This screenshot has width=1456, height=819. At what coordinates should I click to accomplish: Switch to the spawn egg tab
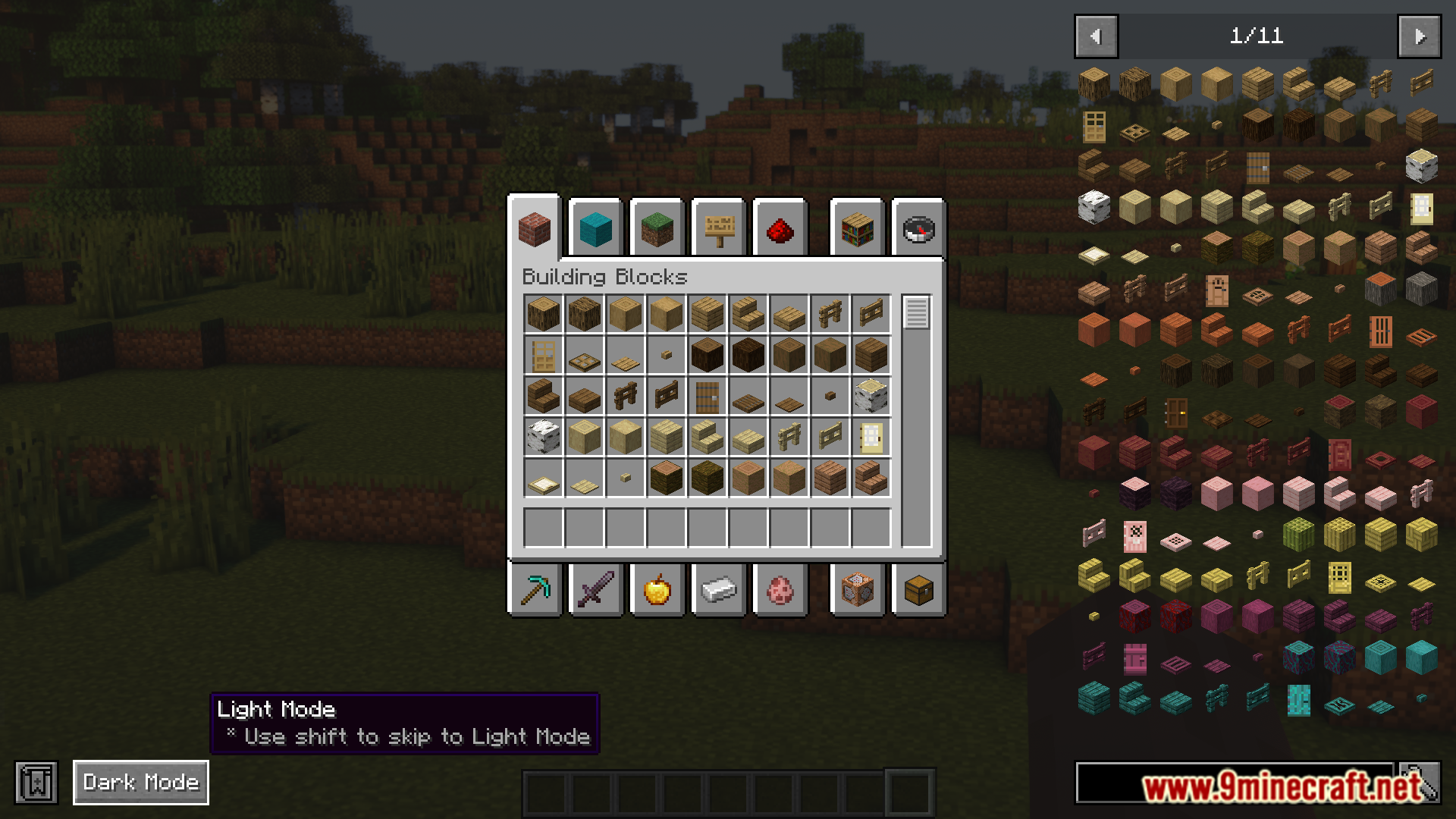click(x=780, y=589)
